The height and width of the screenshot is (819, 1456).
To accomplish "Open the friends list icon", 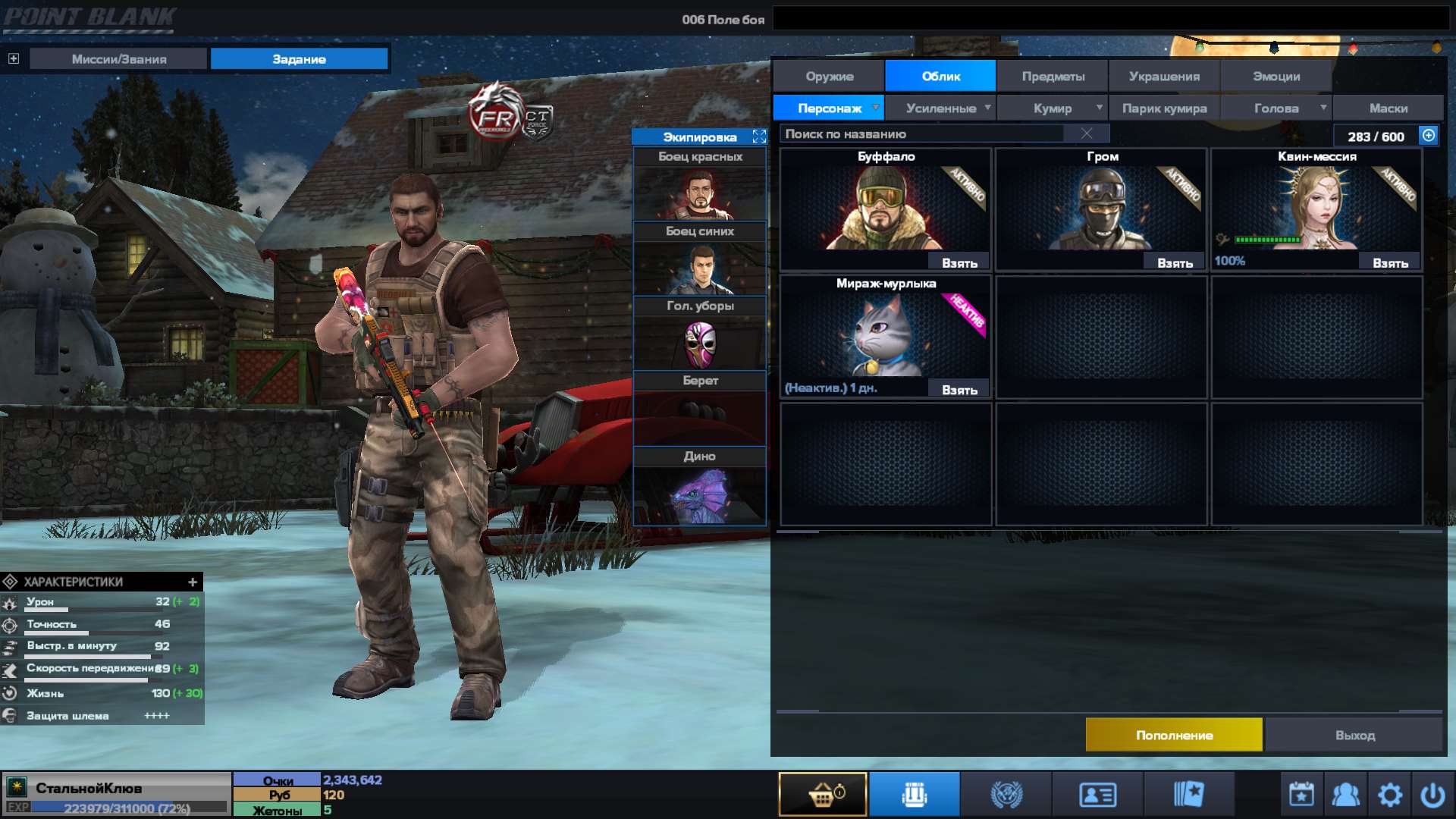I will coord(1345,793).
